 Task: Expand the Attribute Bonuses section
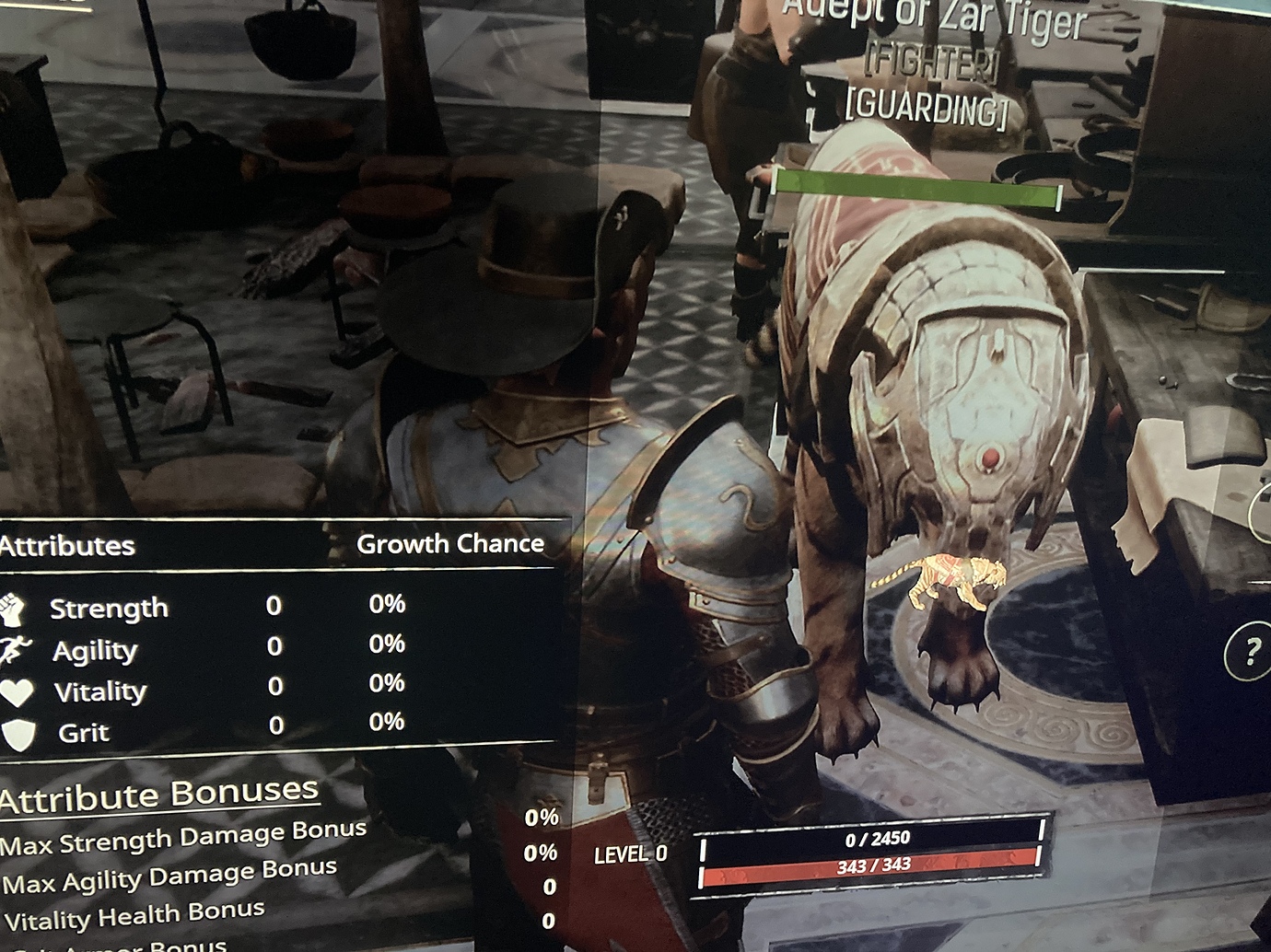pyautogui.click(x=158, y=794)
